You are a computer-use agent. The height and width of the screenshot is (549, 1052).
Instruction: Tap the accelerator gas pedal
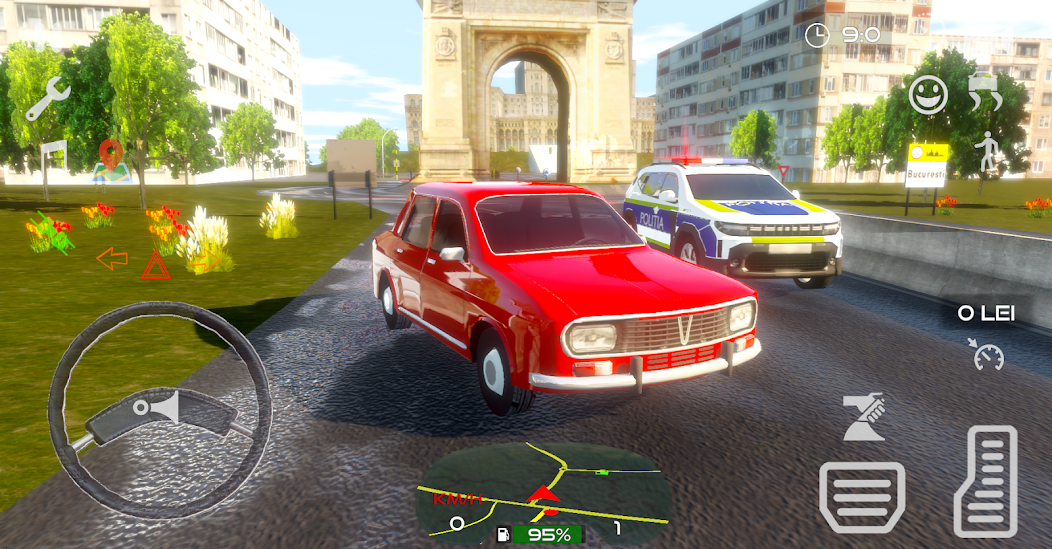pos(985,481)
